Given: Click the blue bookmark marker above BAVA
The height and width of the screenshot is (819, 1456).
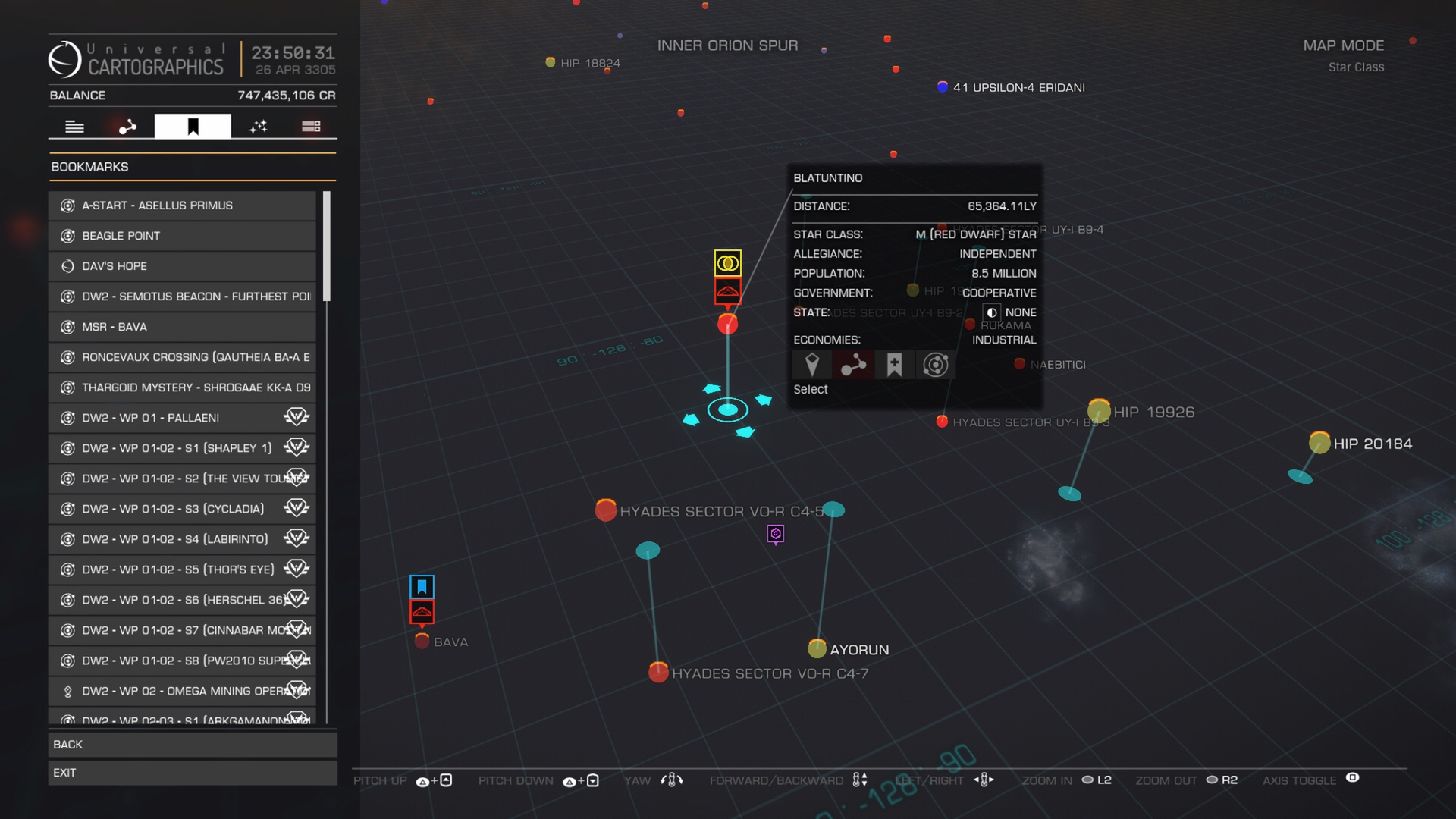Looking at the screenshot, I should [x=422, y=586].
